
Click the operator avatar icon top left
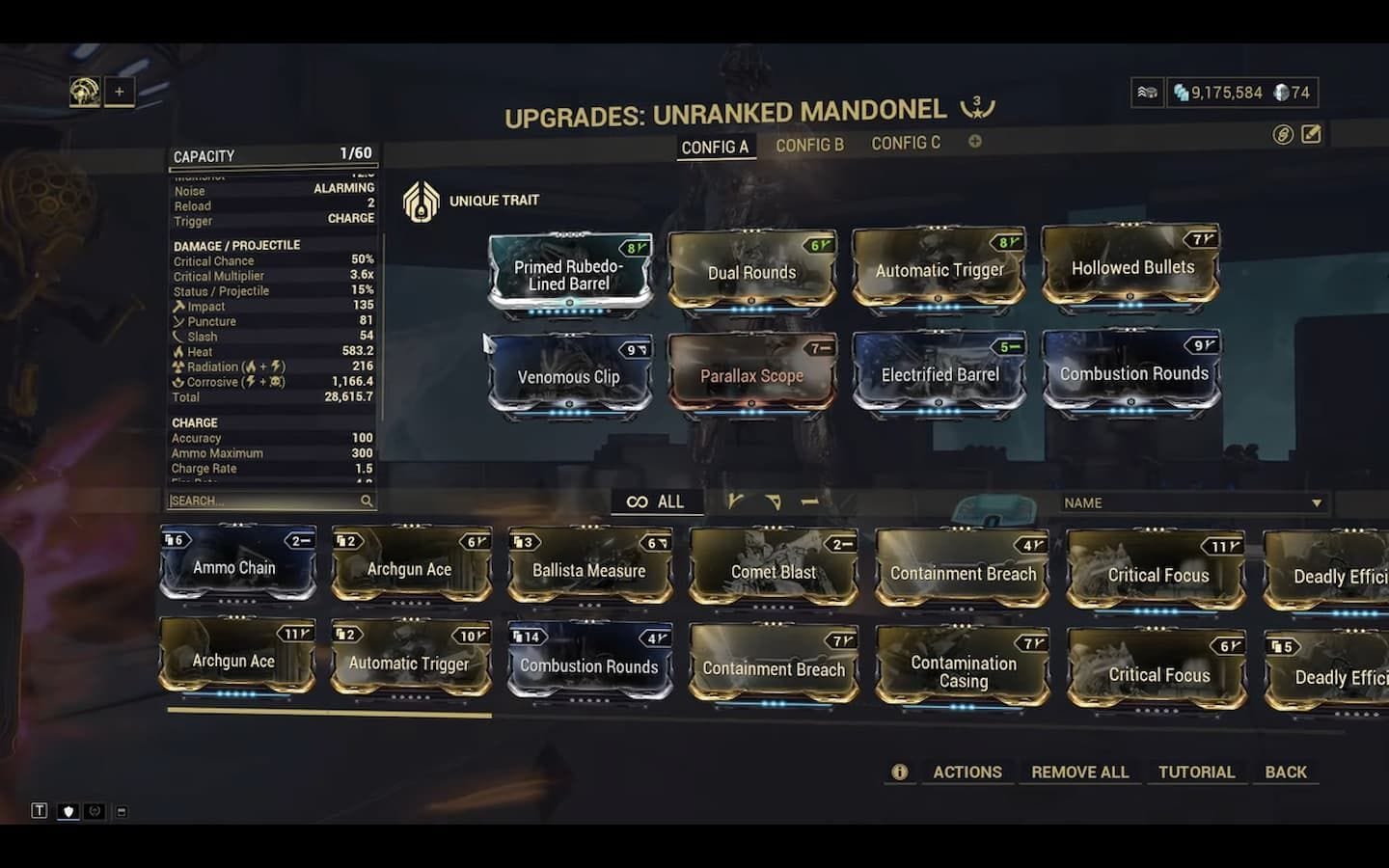click(87, 91)
